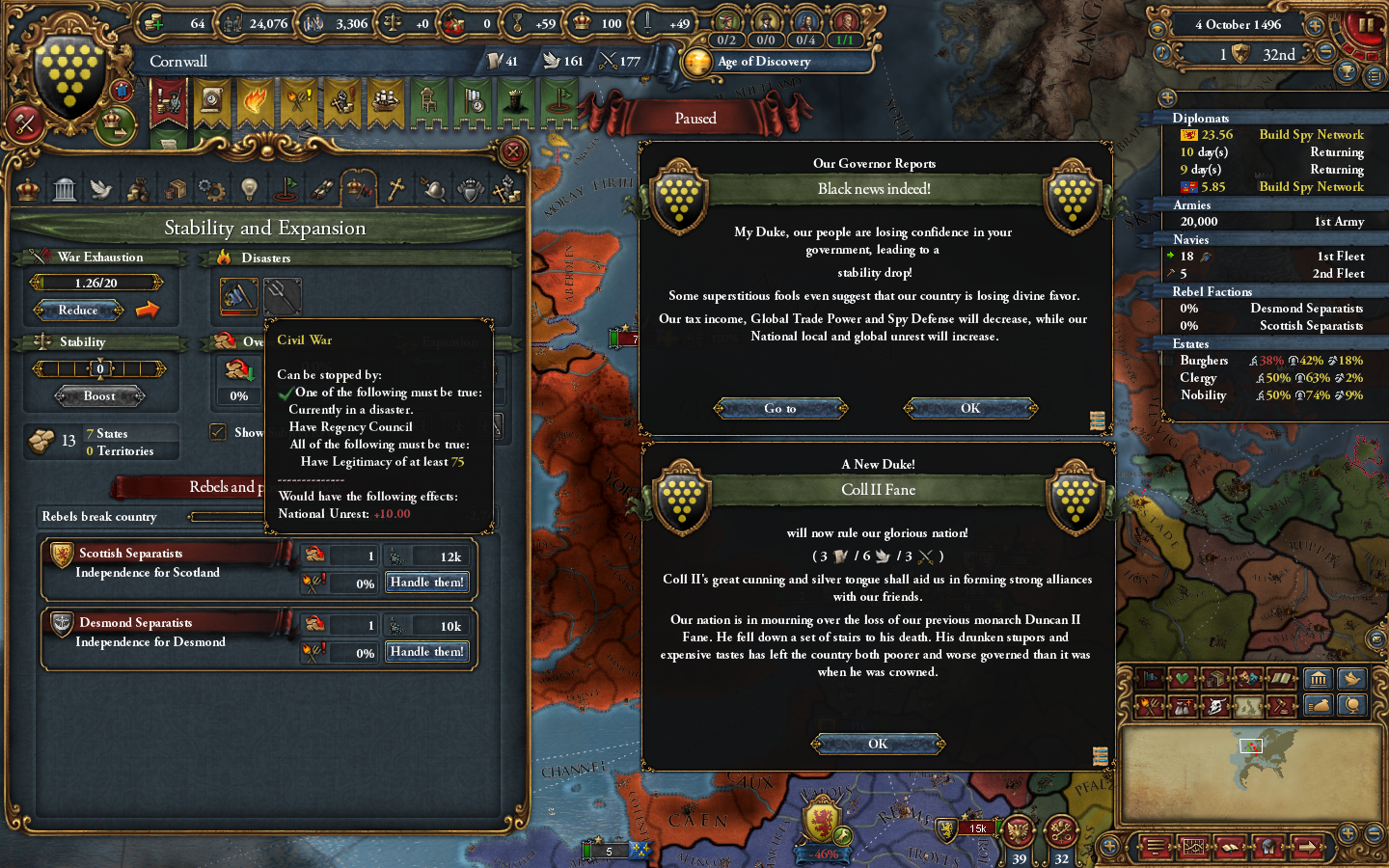The image size is (1389, 868).
Task: Open the Trade tab with the crate icon
Action: pyautogui.click(x=175, y=189)
